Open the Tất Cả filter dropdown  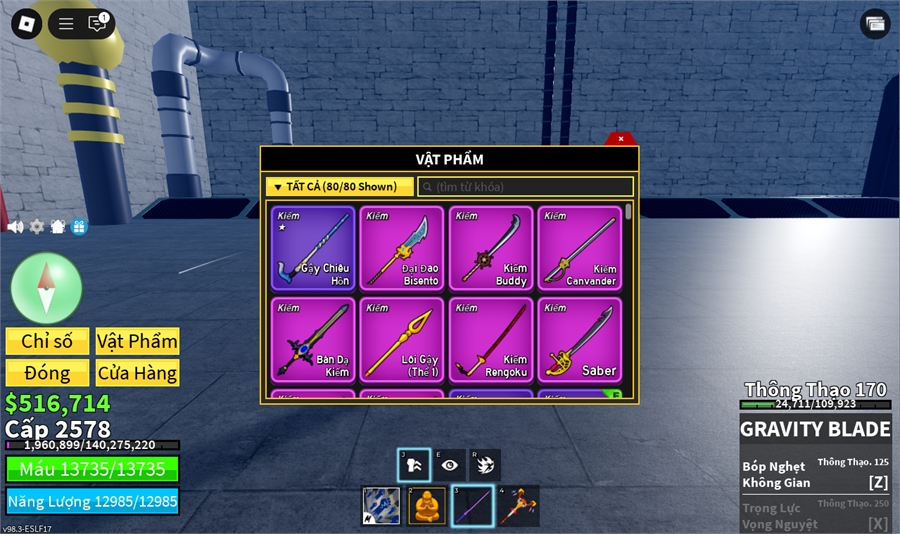pyautogui.click(x=340, y=187)
